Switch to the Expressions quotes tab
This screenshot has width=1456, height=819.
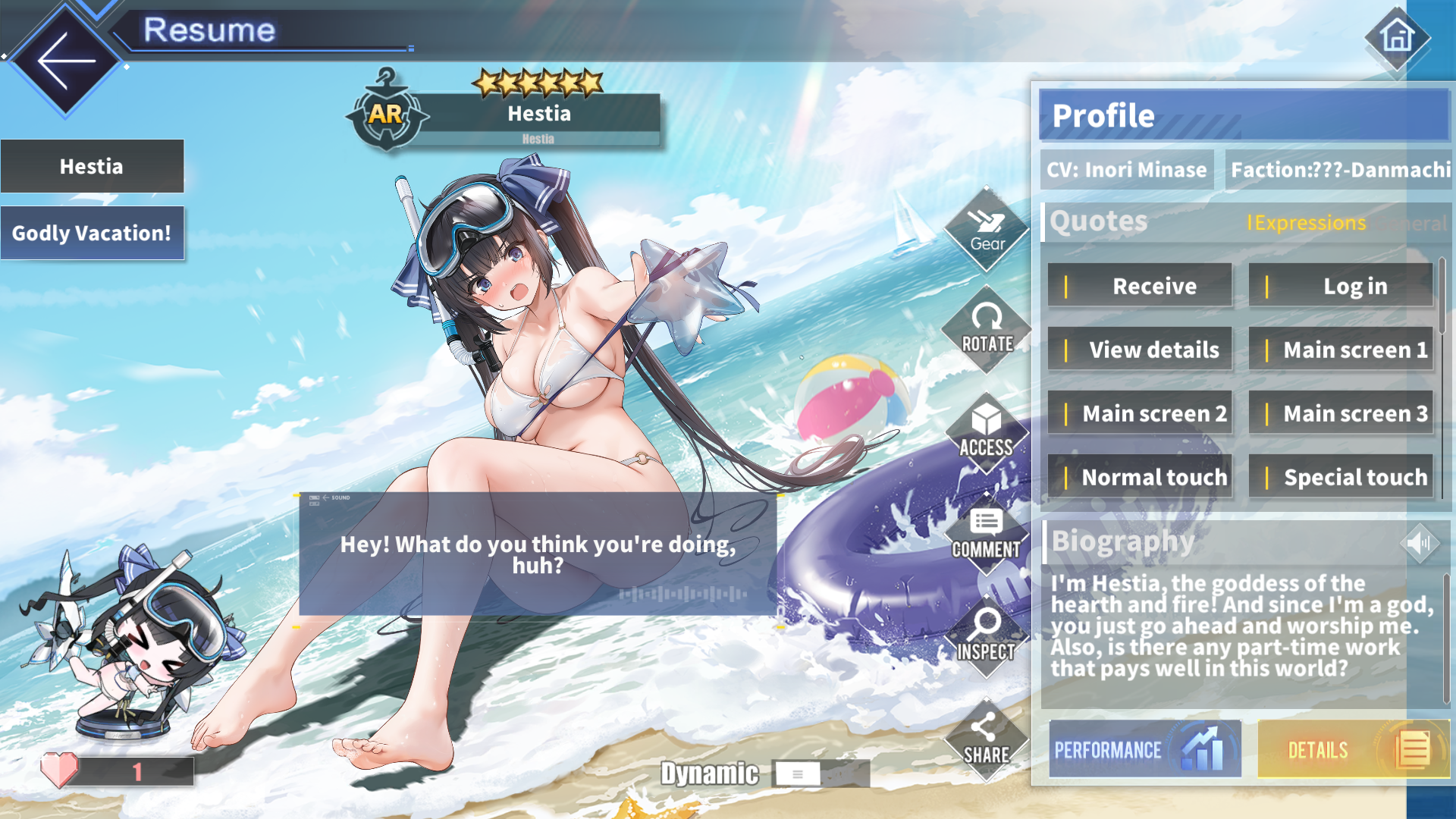pos(1307,223)
